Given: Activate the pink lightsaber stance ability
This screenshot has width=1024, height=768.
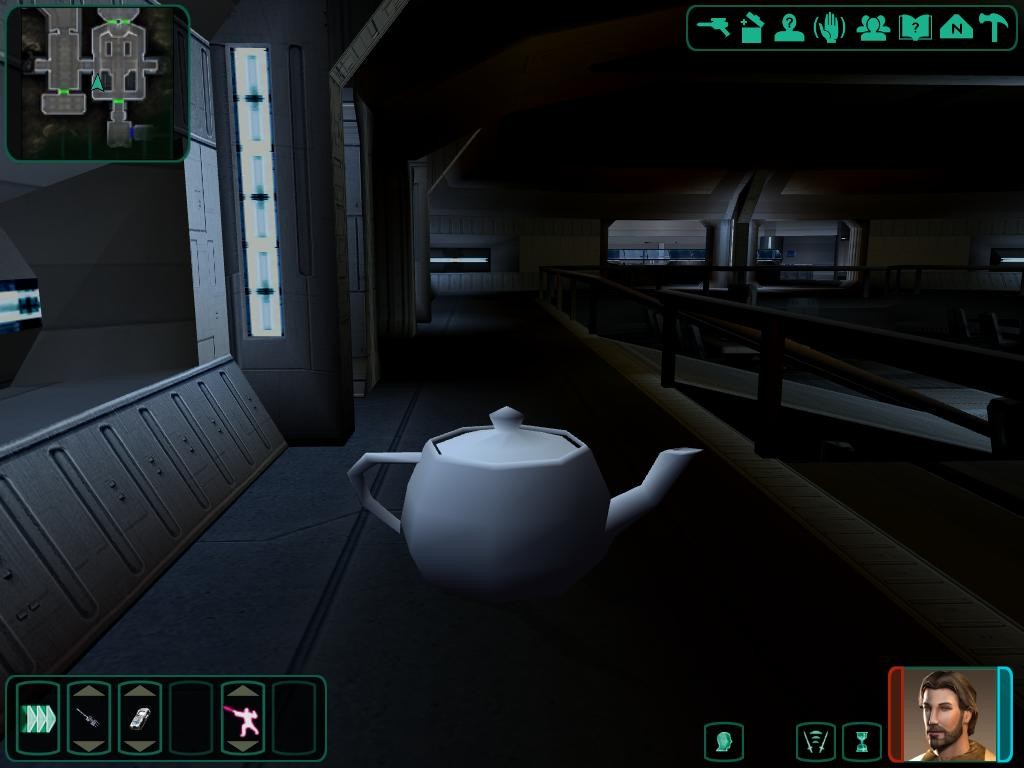Looking at the screenshot, I should pos(242,718).
